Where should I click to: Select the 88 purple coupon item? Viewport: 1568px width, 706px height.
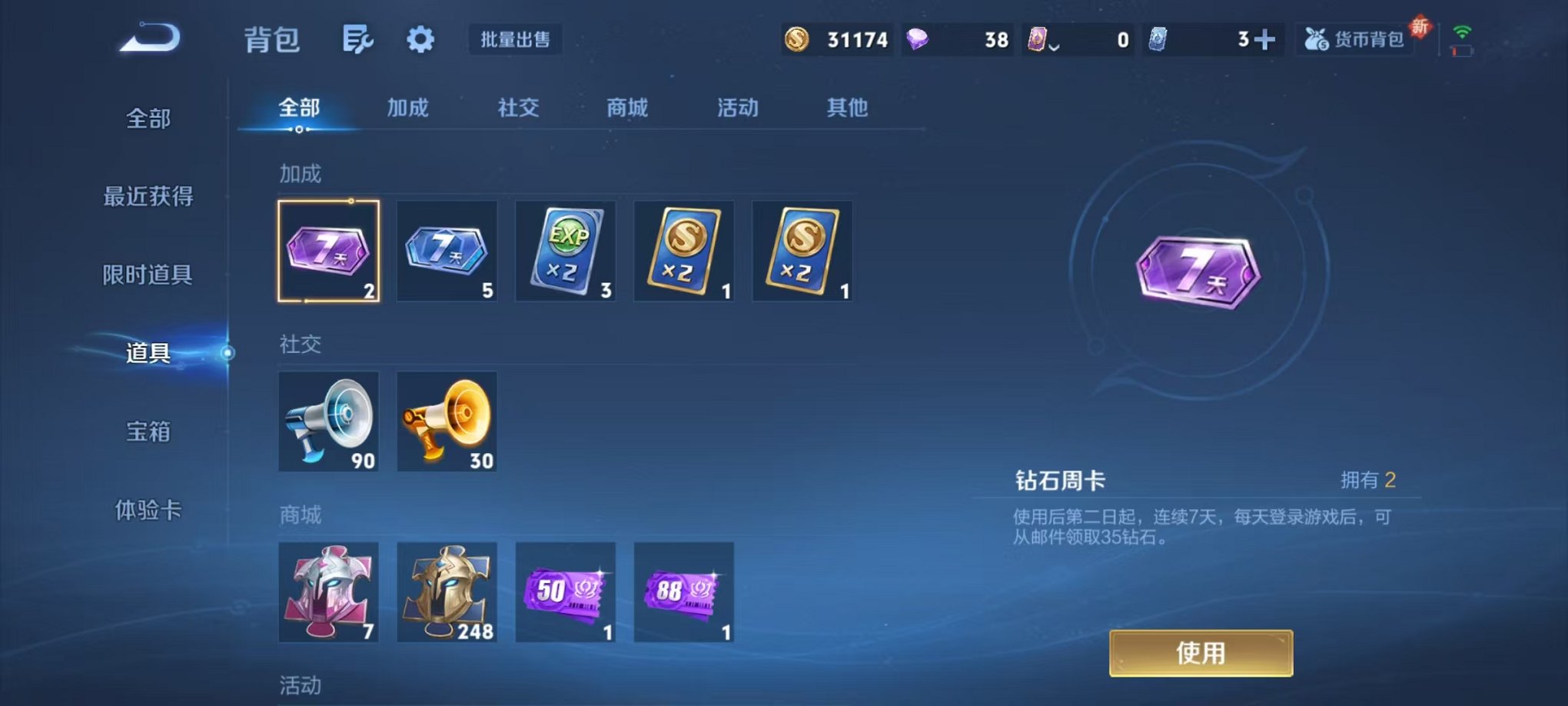pyautogui.click(x=683, y=592)
